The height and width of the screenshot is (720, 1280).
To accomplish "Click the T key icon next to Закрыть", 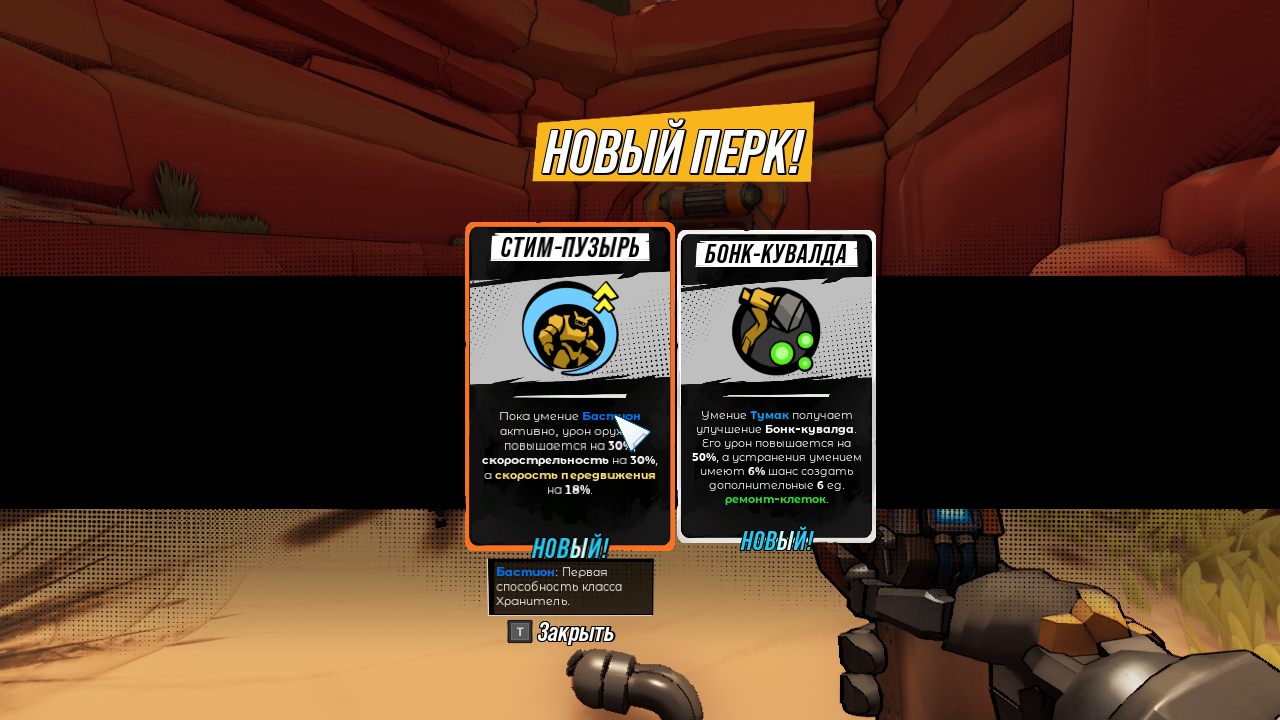I will (x=517, y=631).
